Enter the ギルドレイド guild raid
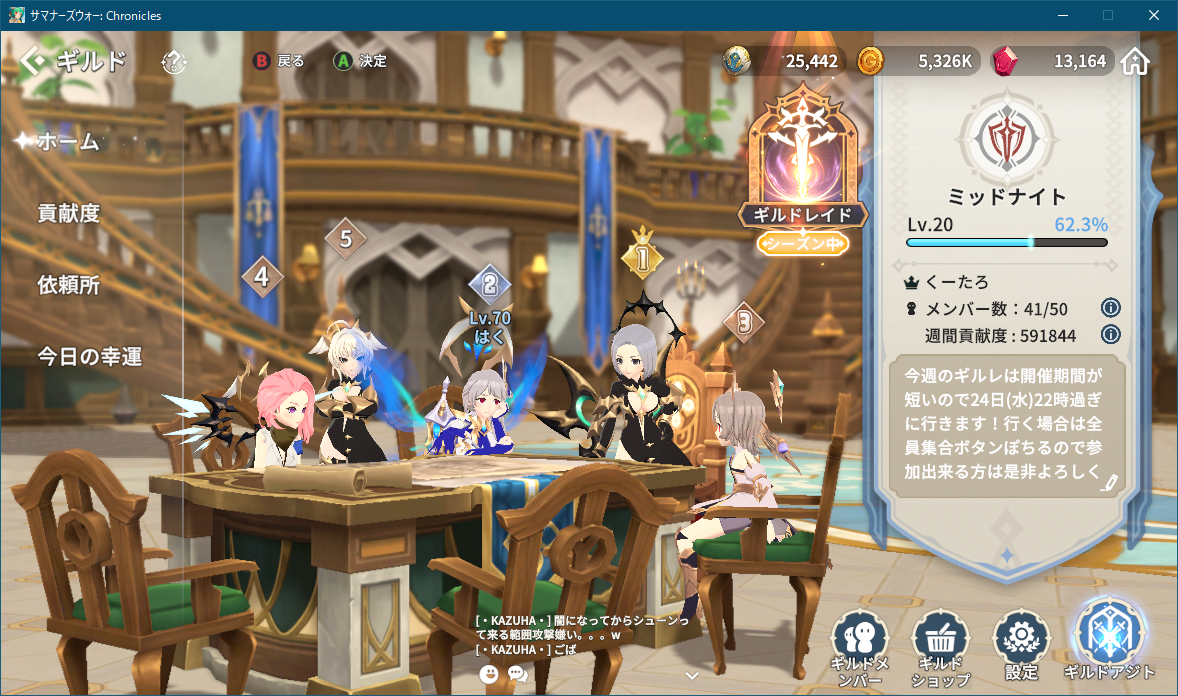This screenshot has width=1178, height=696. pyautogui.click(x=803, y=175)
